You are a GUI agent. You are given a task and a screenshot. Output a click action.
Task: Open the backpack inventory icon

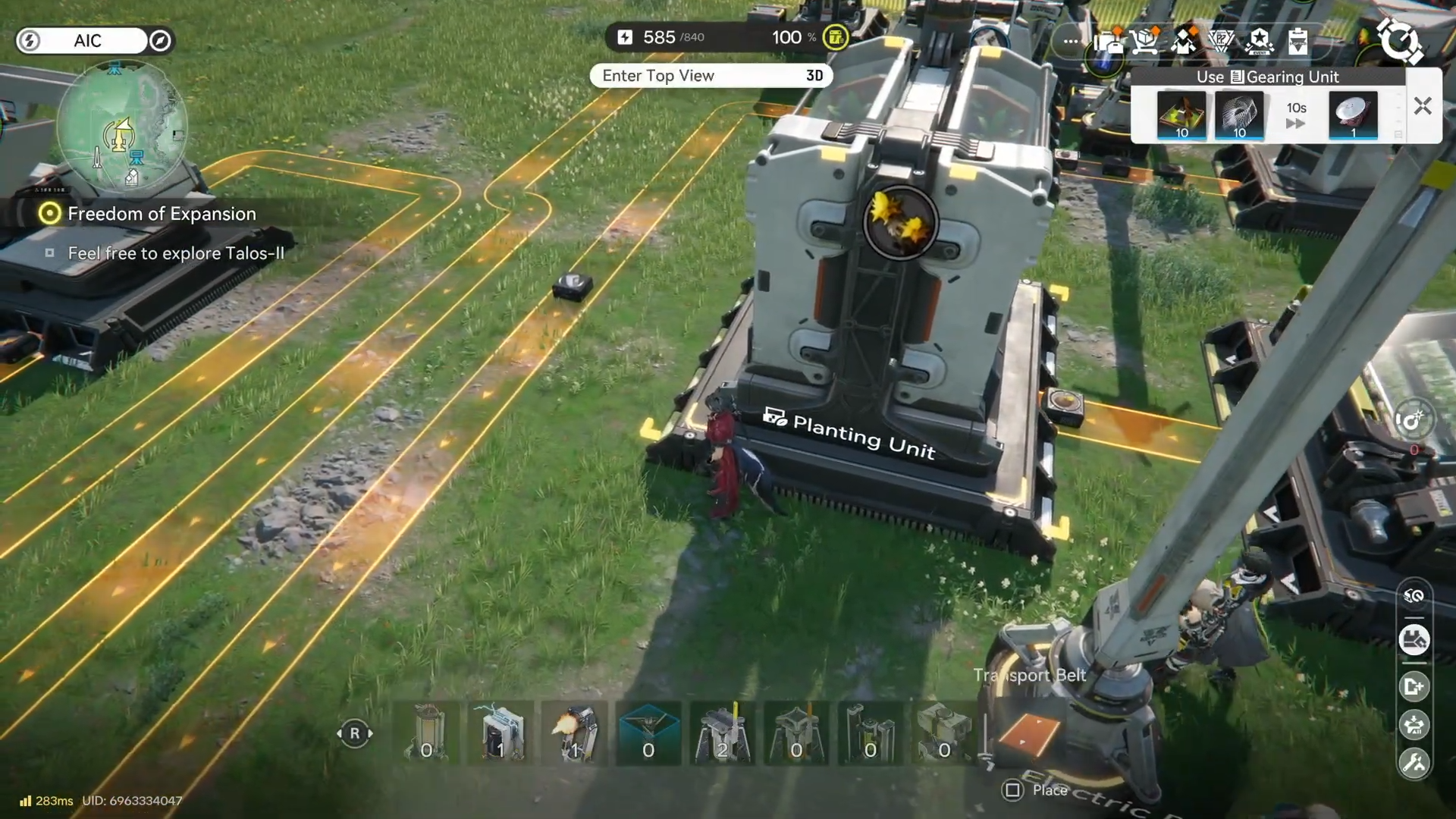[1108, 41]
